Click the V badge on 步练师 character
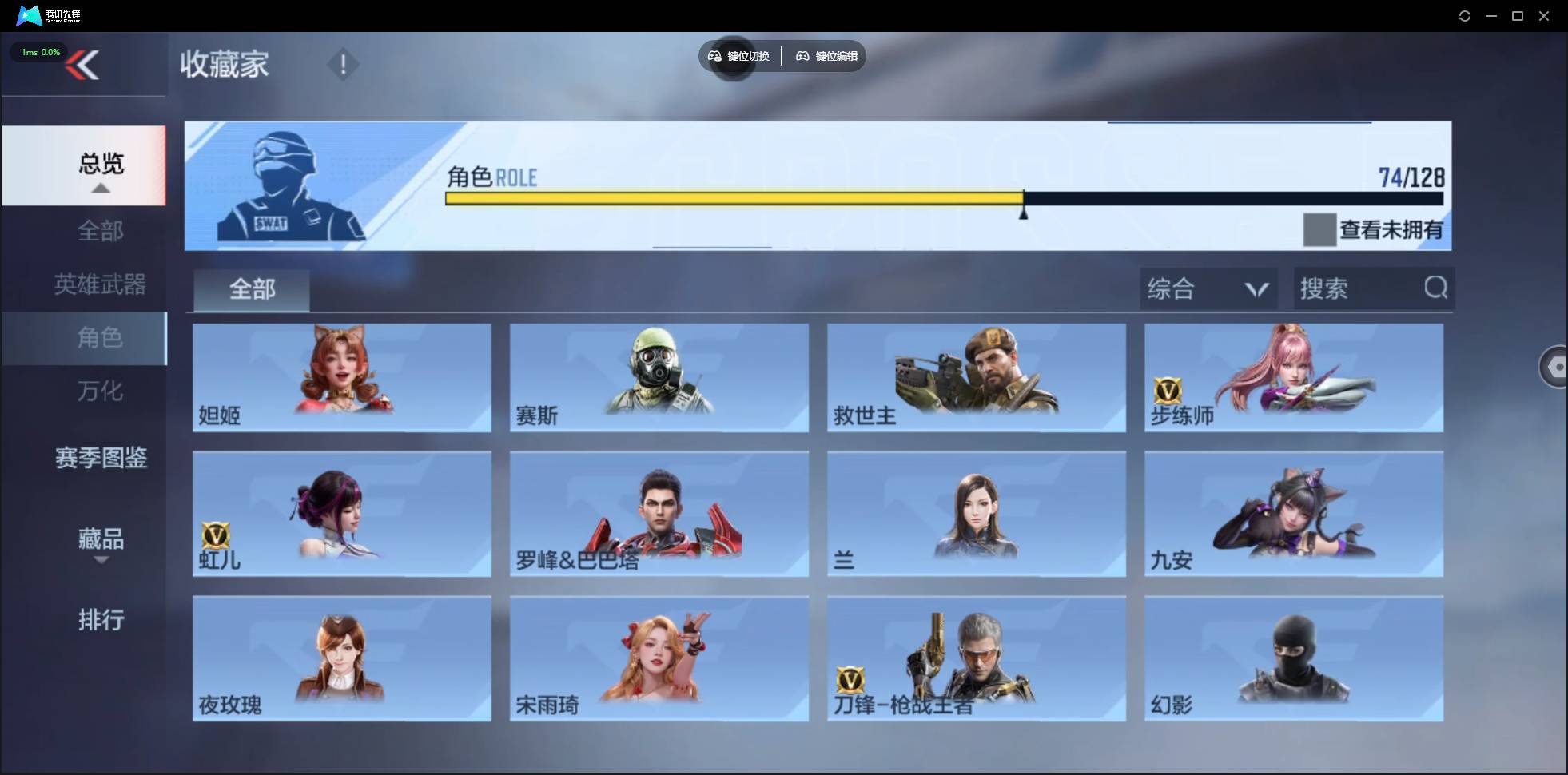Image resolution: width=1568 pixels, height=775 pixels. pos(1169,391)
